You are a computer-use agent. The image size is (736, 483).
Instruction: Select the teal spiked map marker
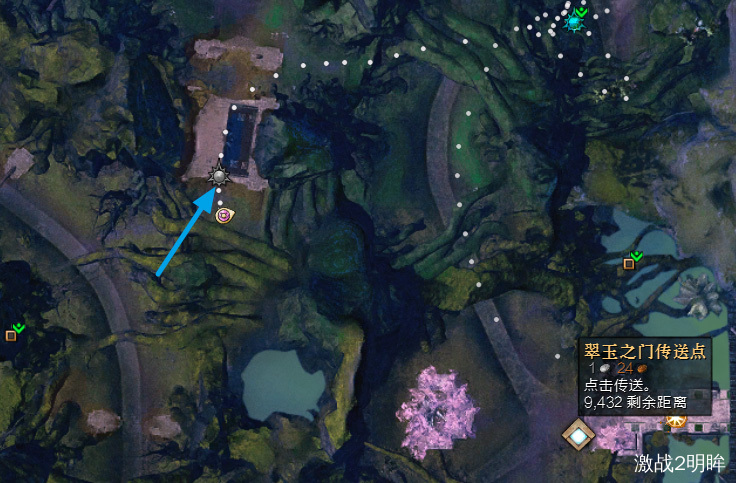574,21
